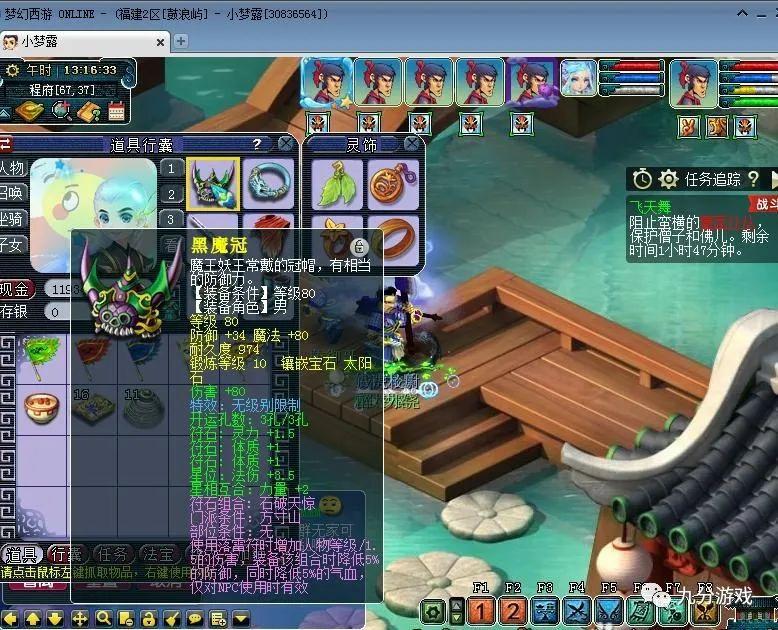Select the blue dragon ring equipment slot

(269, 183)
